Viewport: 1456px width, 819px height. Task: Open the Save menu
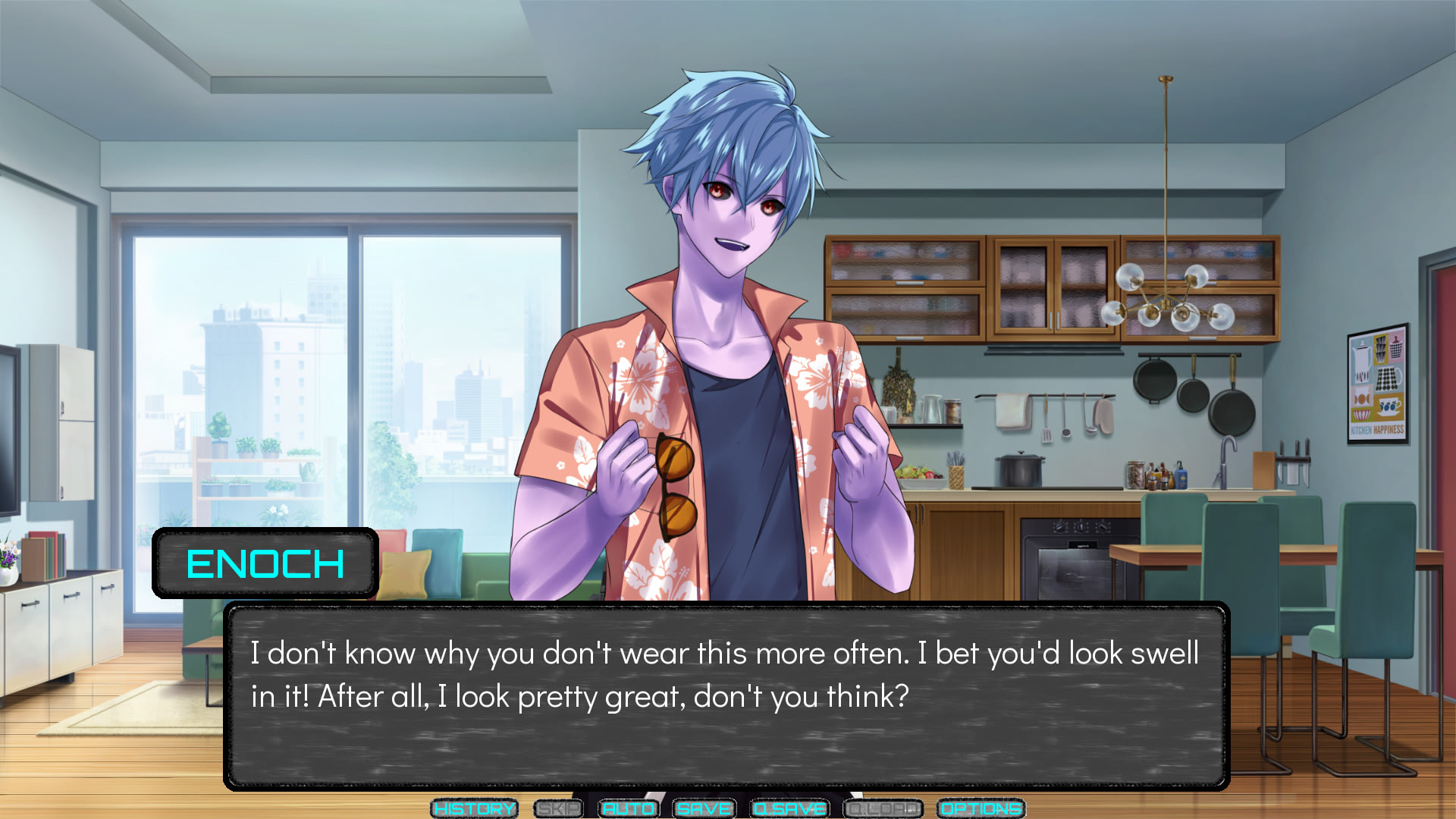pos(704,809)
